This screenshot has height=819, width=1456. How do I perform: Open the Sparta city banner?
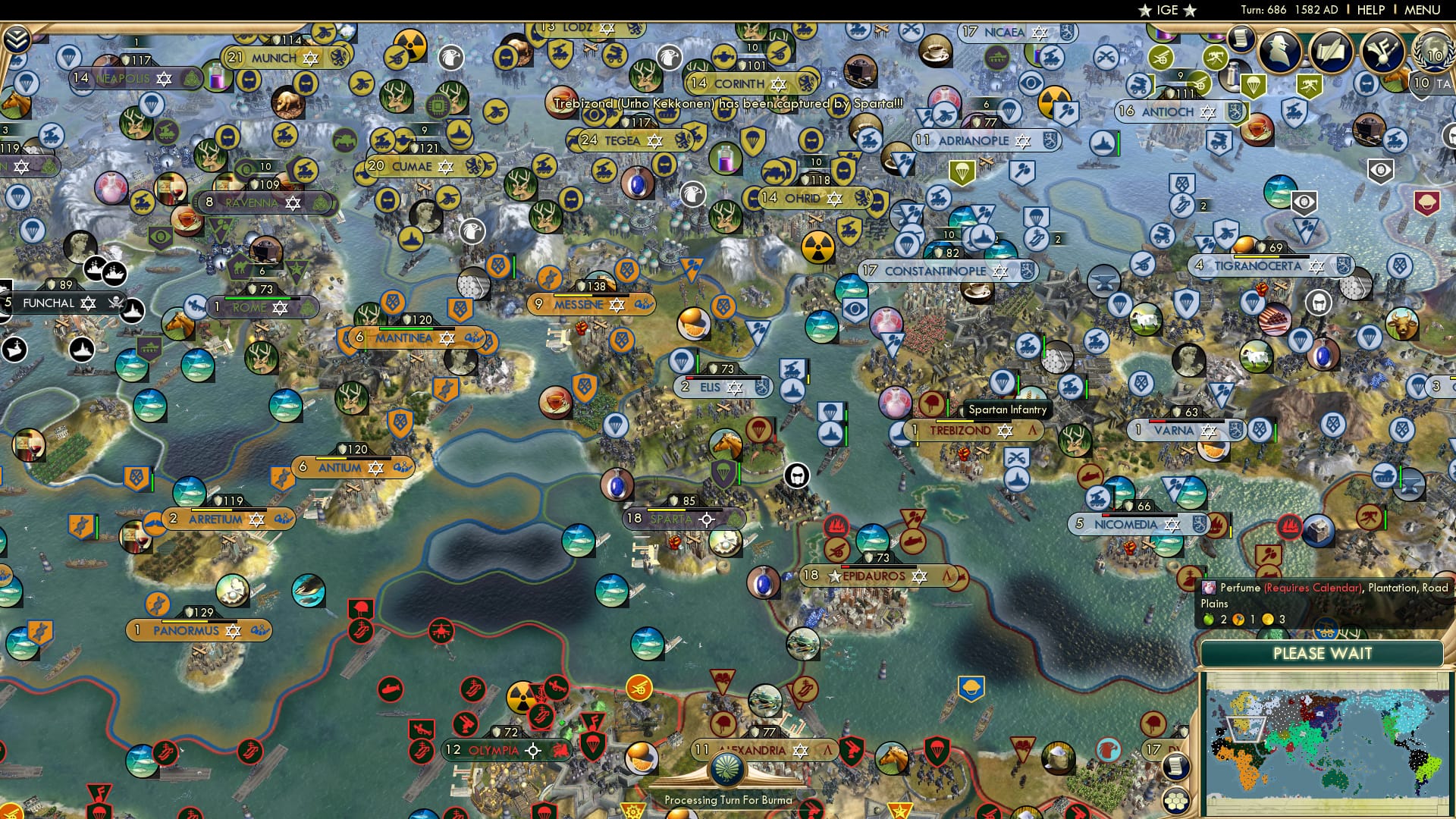click(x=670, y=519)
